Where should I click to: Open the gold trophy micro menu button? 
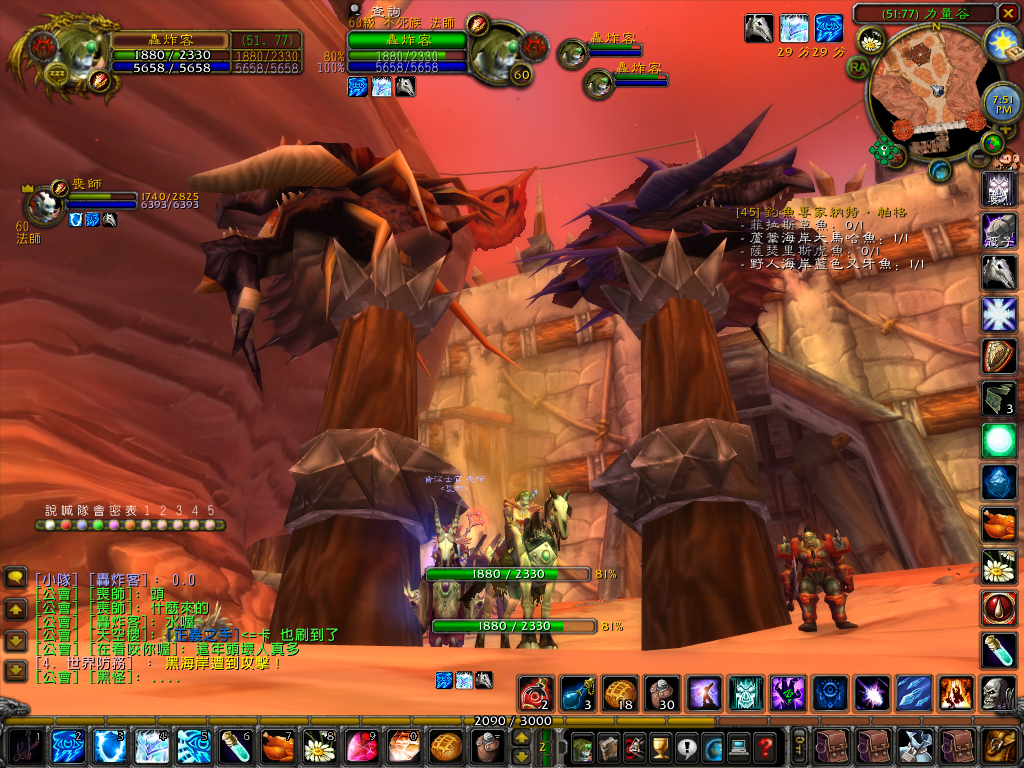659,746
